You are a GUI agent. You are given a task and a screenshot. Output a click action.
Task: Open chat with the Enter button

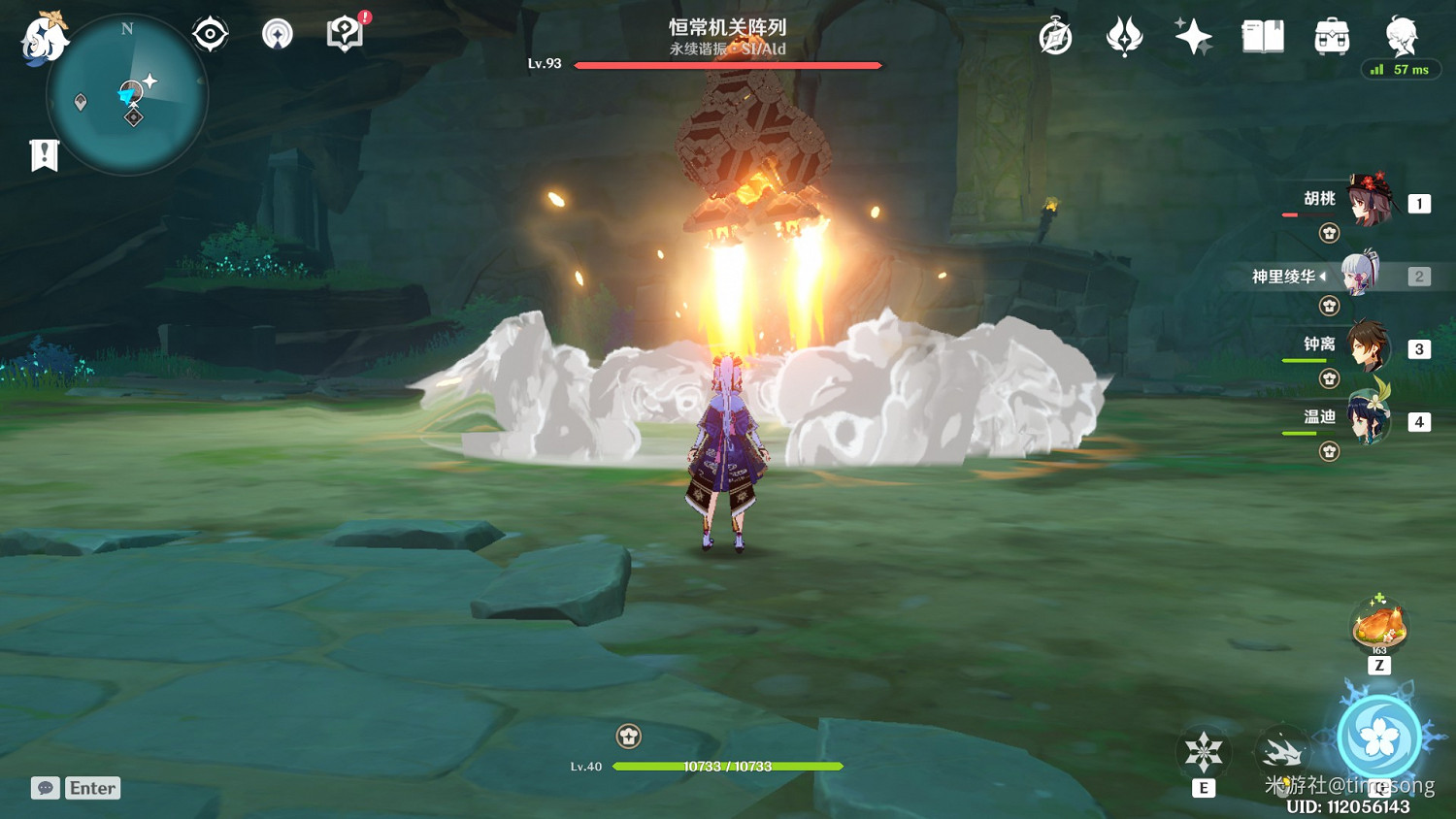[x=91, y=787]
